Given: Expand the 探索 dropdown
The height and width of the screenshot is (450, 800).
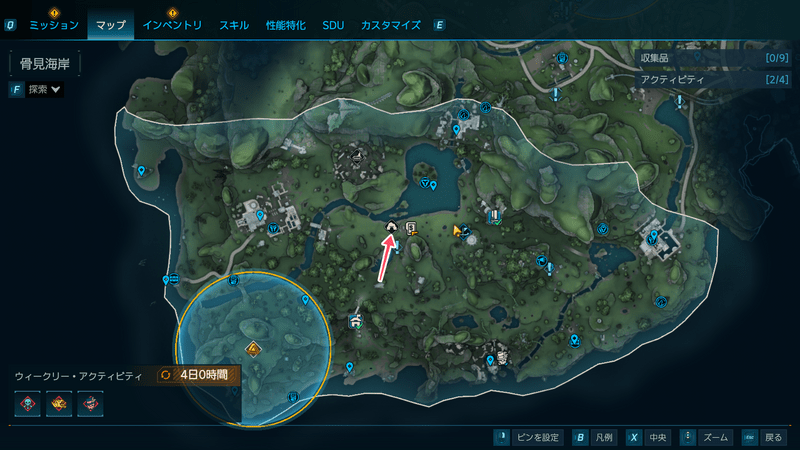Looking at the screenshot, I should click(44, 90).
